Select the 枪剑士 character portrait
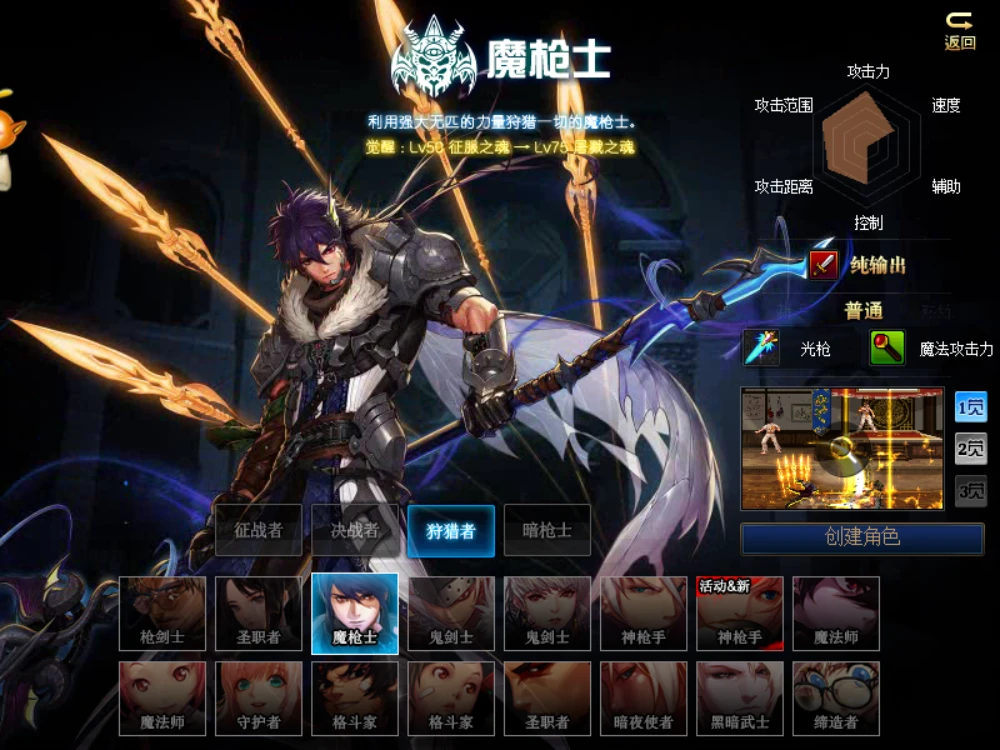 tap(163, 613)
